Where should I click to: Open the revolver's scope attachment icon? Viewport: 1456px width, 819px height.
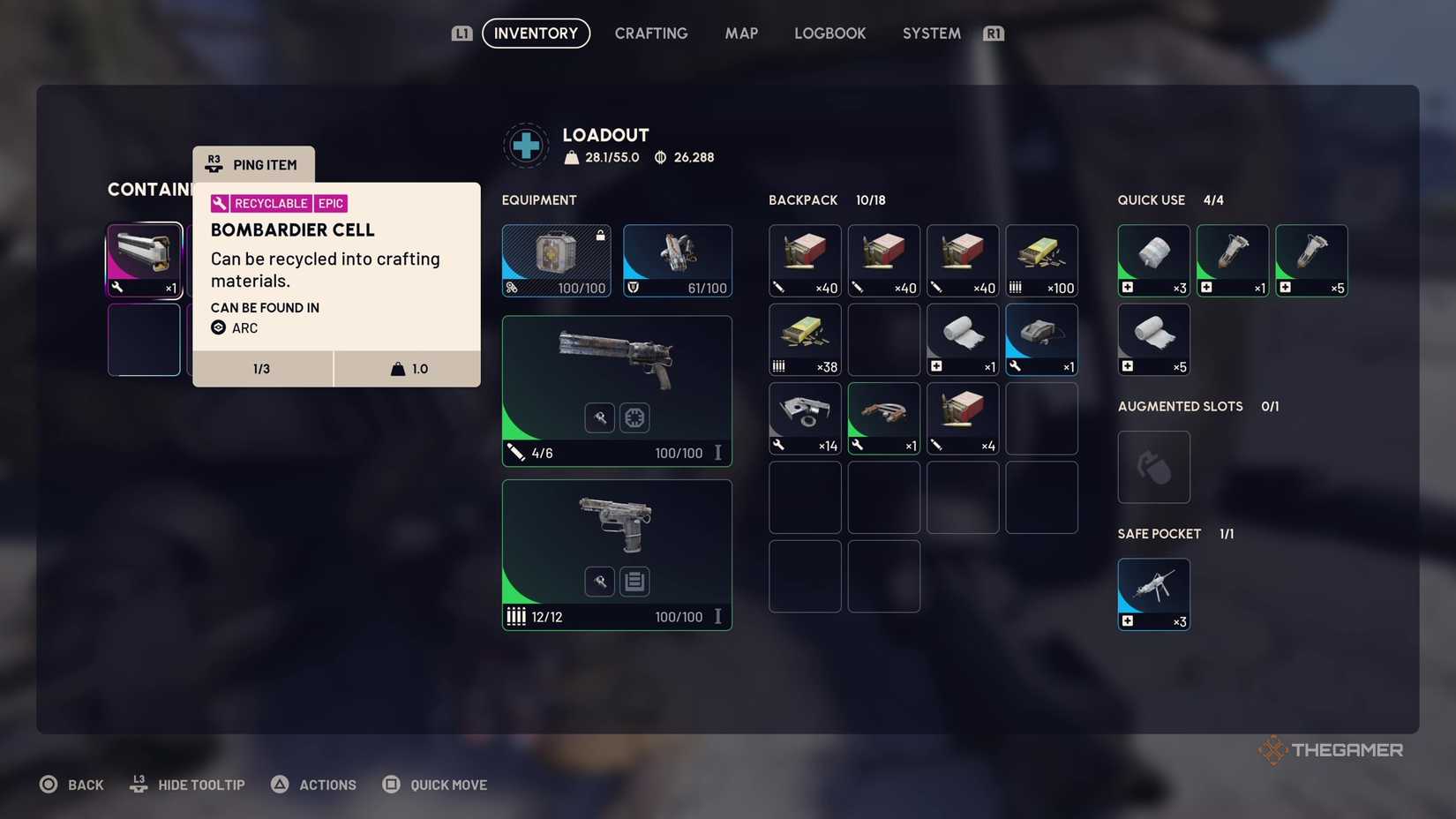click(x=634, y=417)
